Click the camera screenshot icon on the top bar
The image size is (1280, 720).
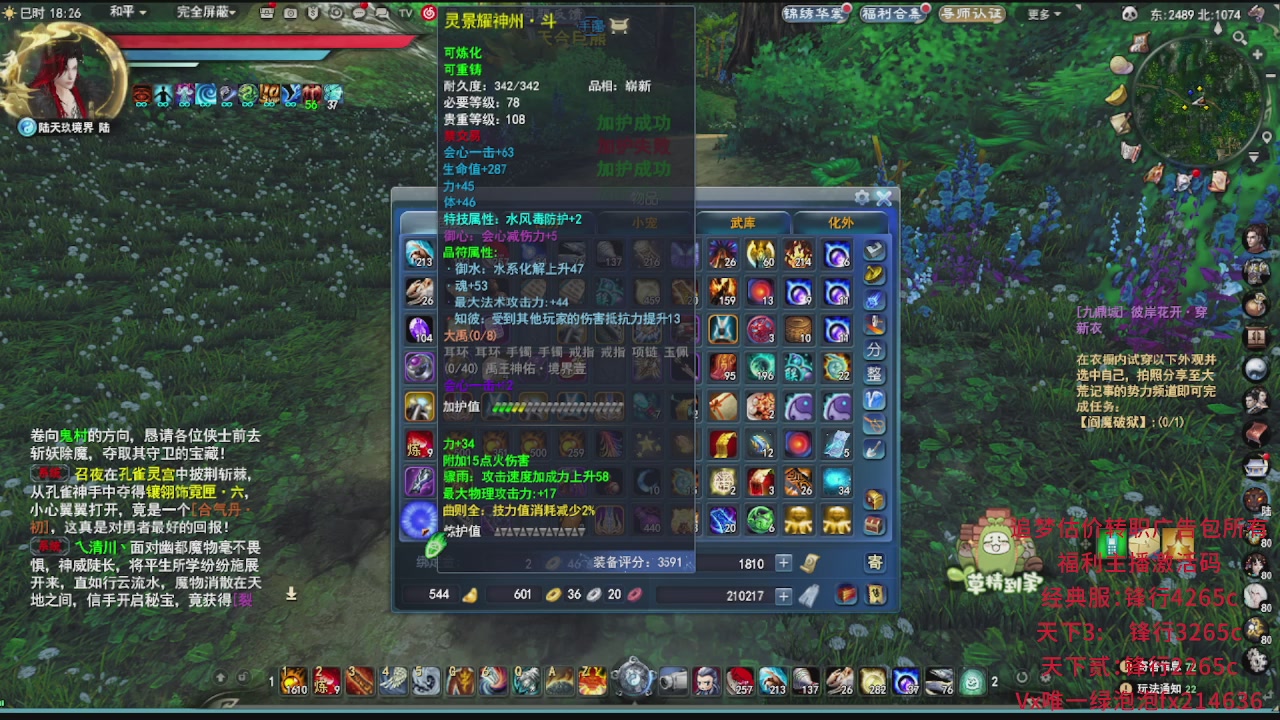[x=291, y=13]
